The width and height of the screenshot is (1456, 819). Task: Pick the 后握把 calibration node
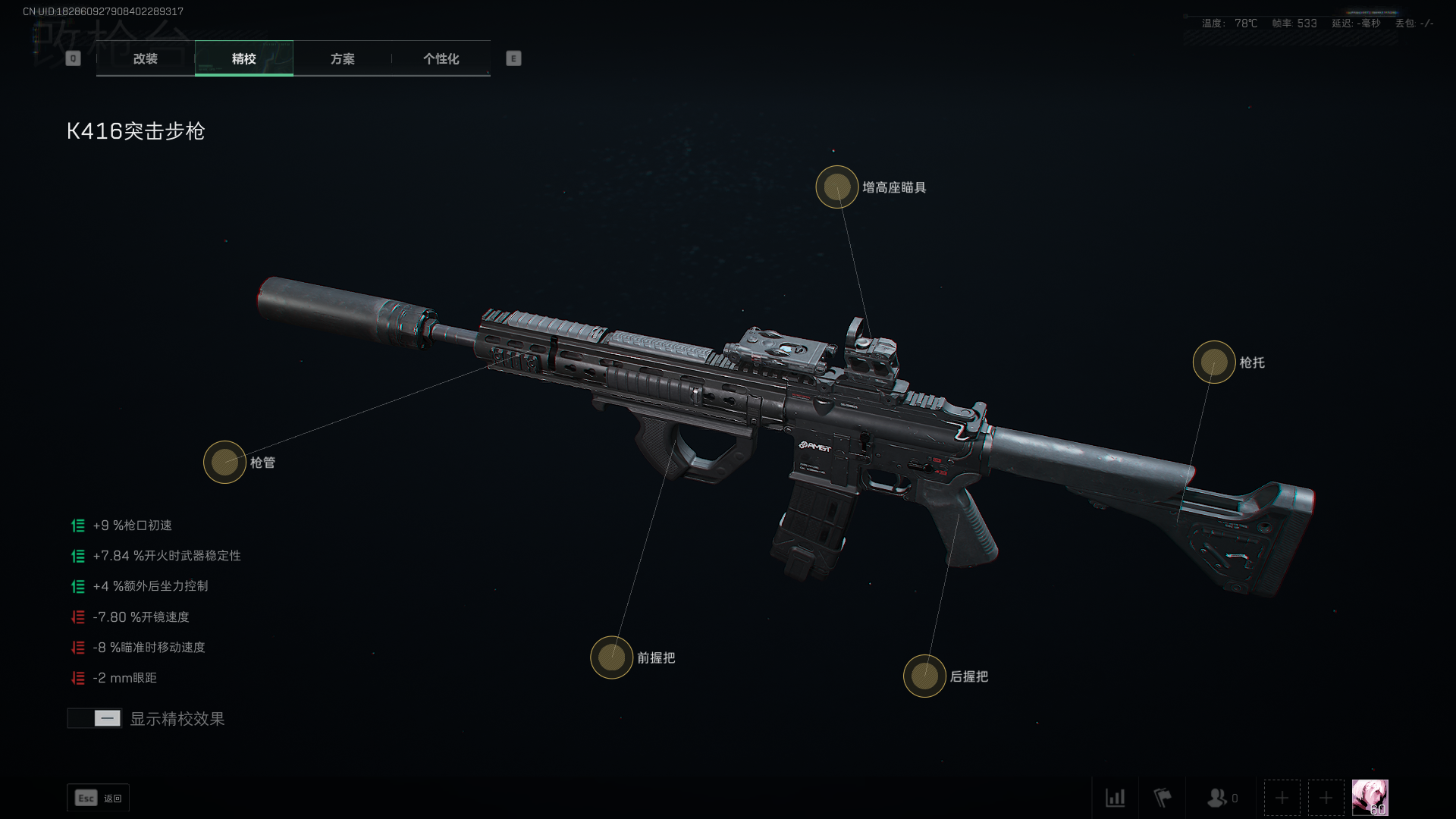coord(924,676)
